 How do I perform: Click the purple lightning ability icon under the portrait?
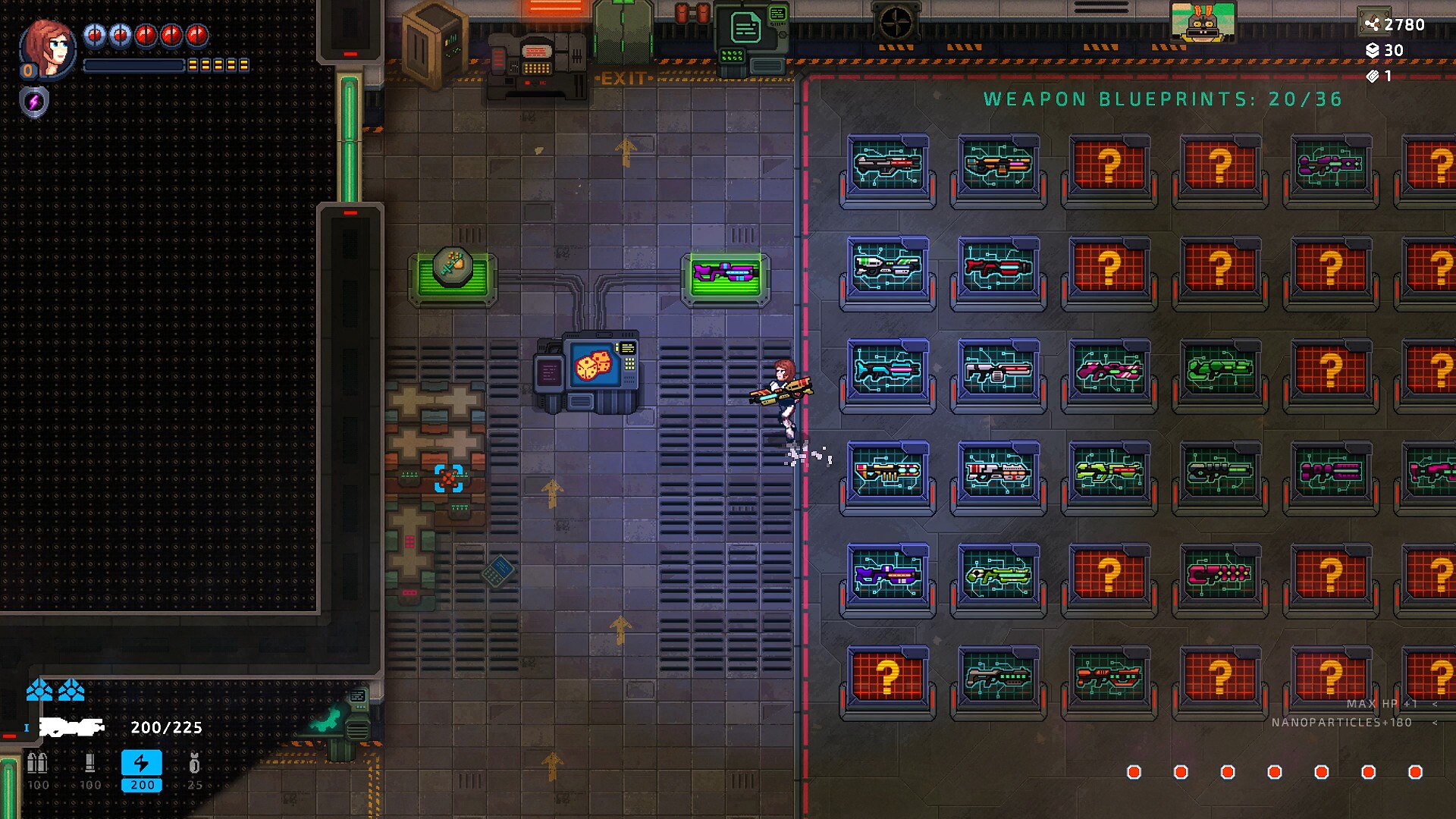tap(32, 102)
